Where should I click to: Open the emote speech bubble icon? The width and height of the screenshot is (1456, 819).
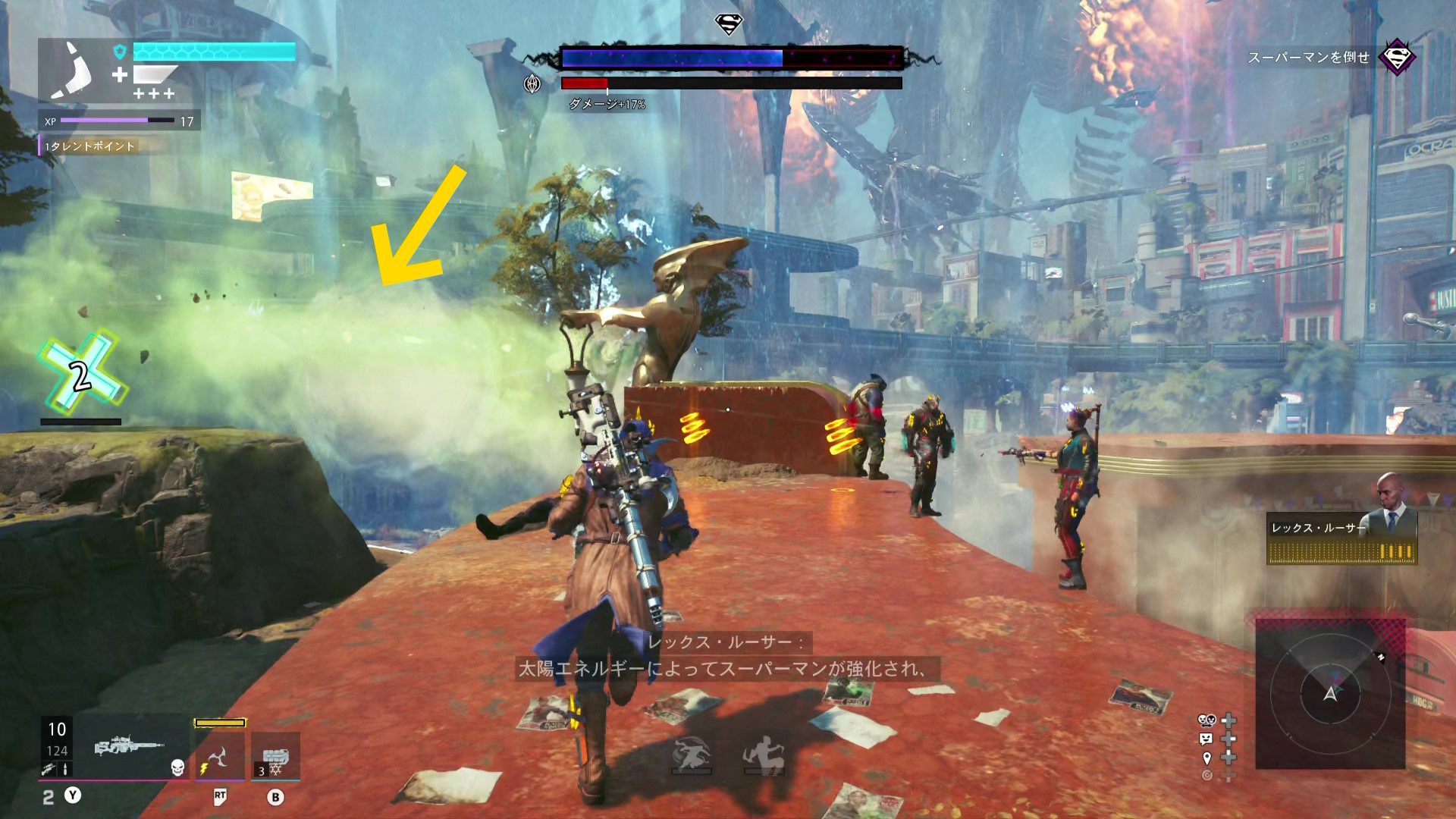1207,739
